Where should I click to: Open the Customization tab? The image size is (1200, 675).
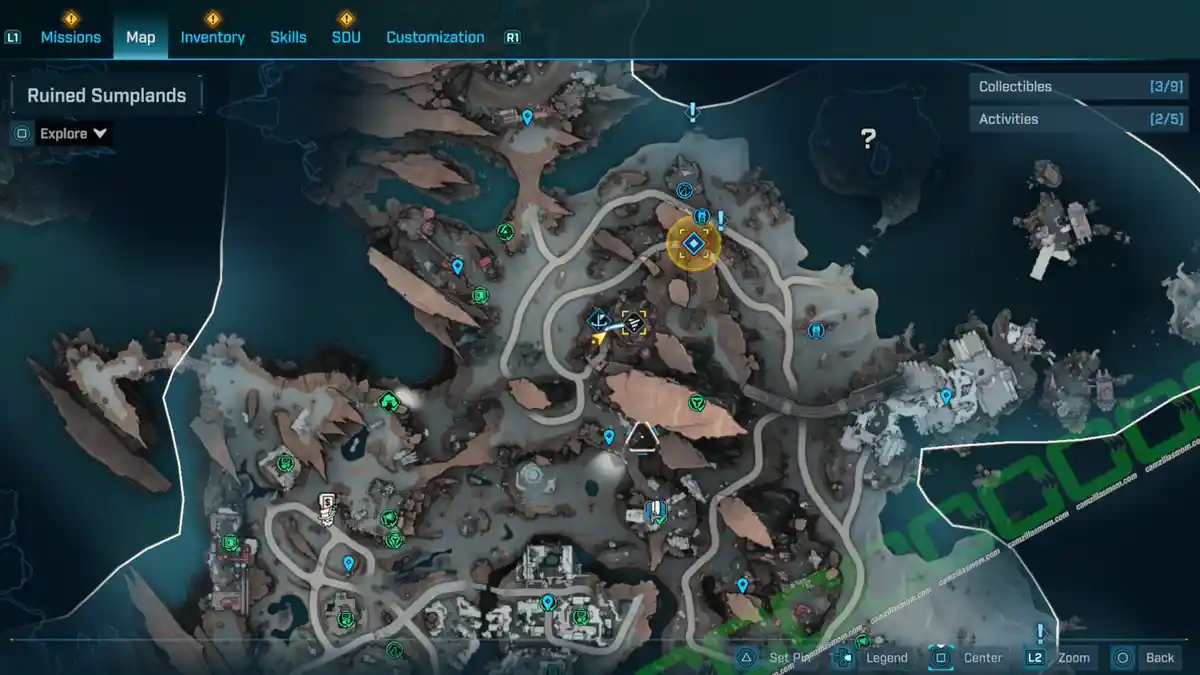pos(435,37)
